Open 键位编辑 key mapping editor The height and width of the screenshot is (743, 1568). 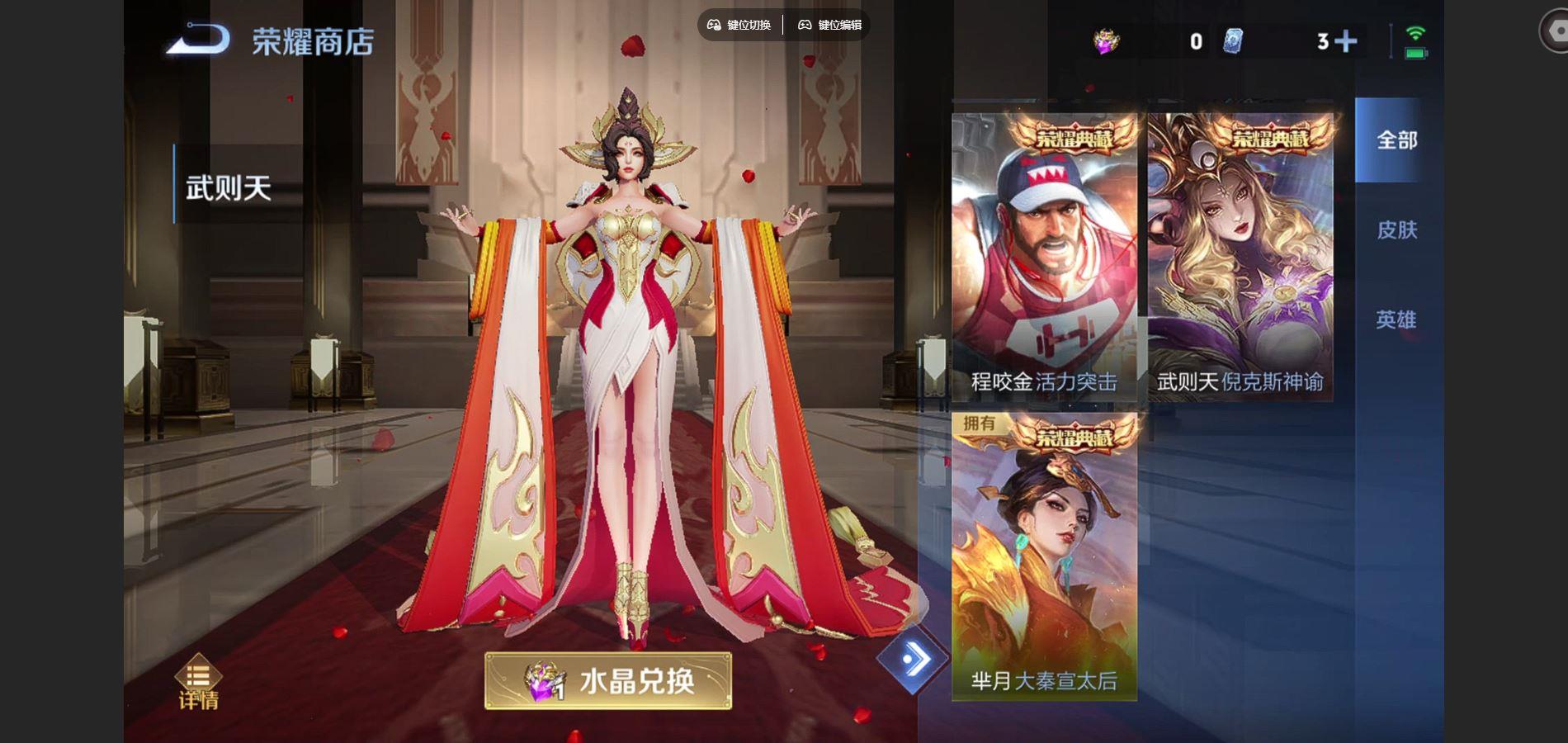tap(829, 25)
